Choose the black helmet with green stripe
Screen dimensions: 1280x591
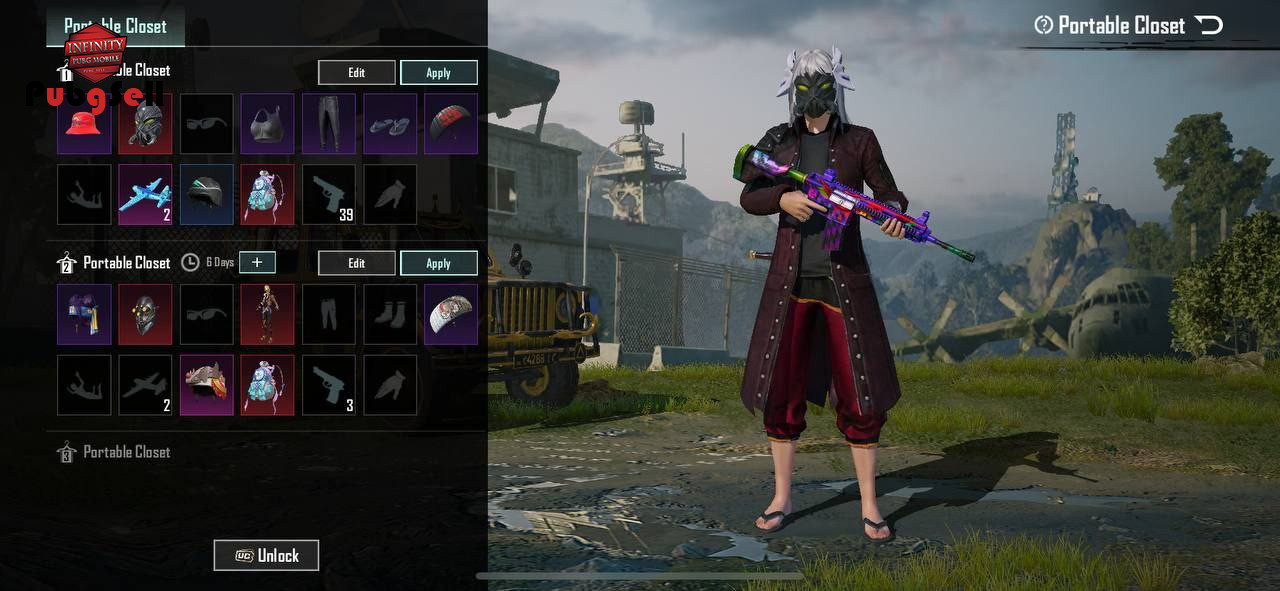207,194
